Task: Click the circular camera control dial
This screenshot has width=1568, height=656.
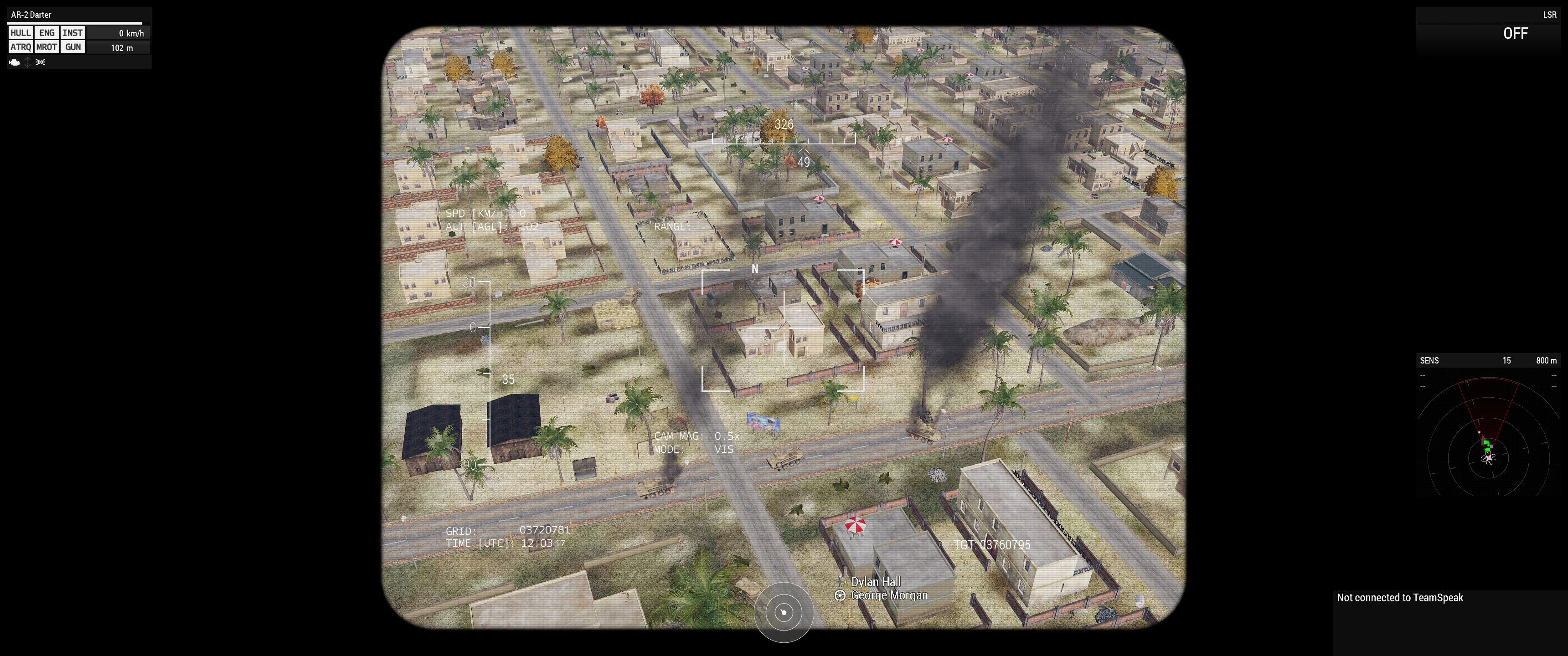Action: tap(784, 612)
